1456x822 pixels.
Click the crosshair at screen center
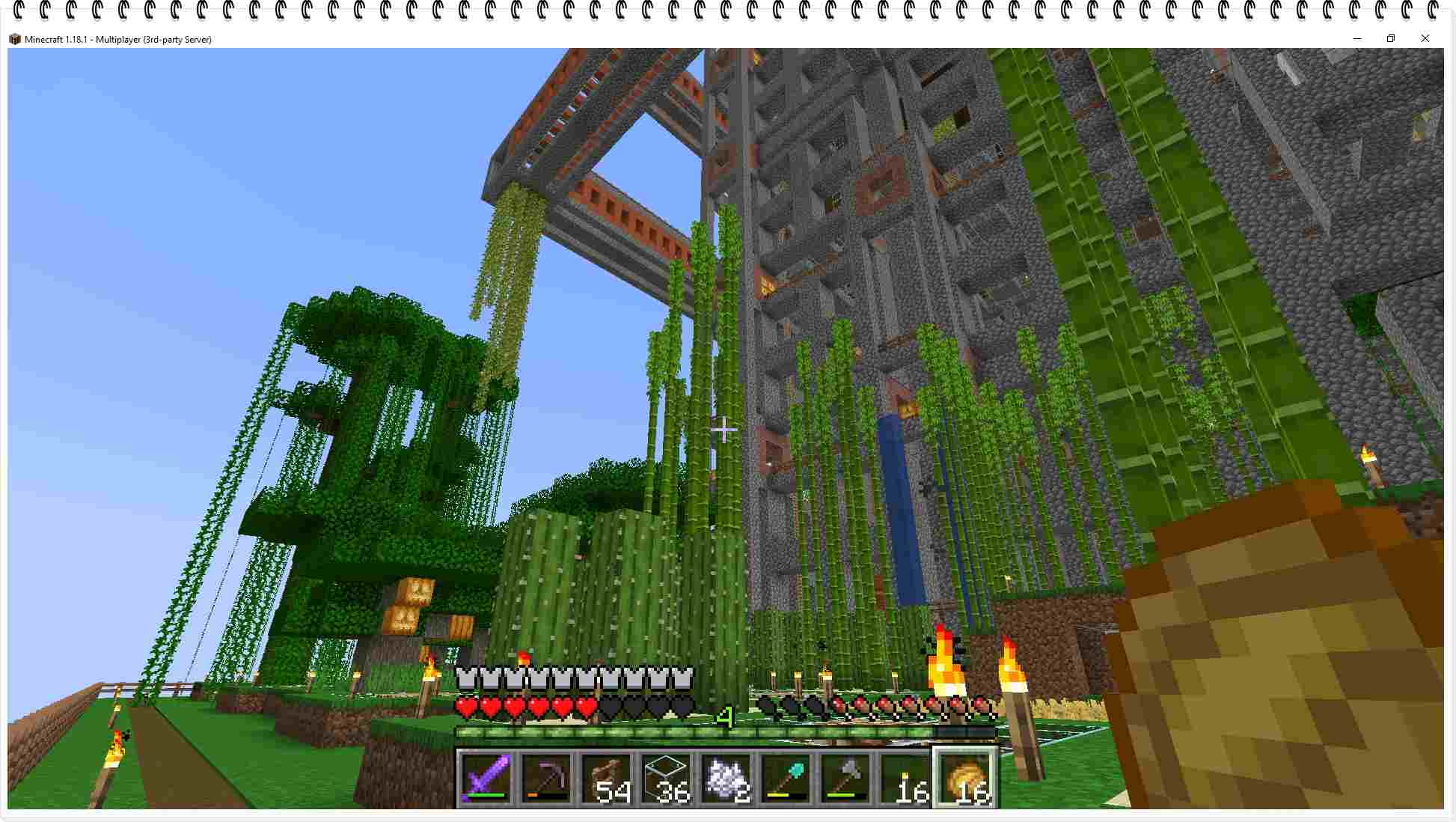point(724,430)
